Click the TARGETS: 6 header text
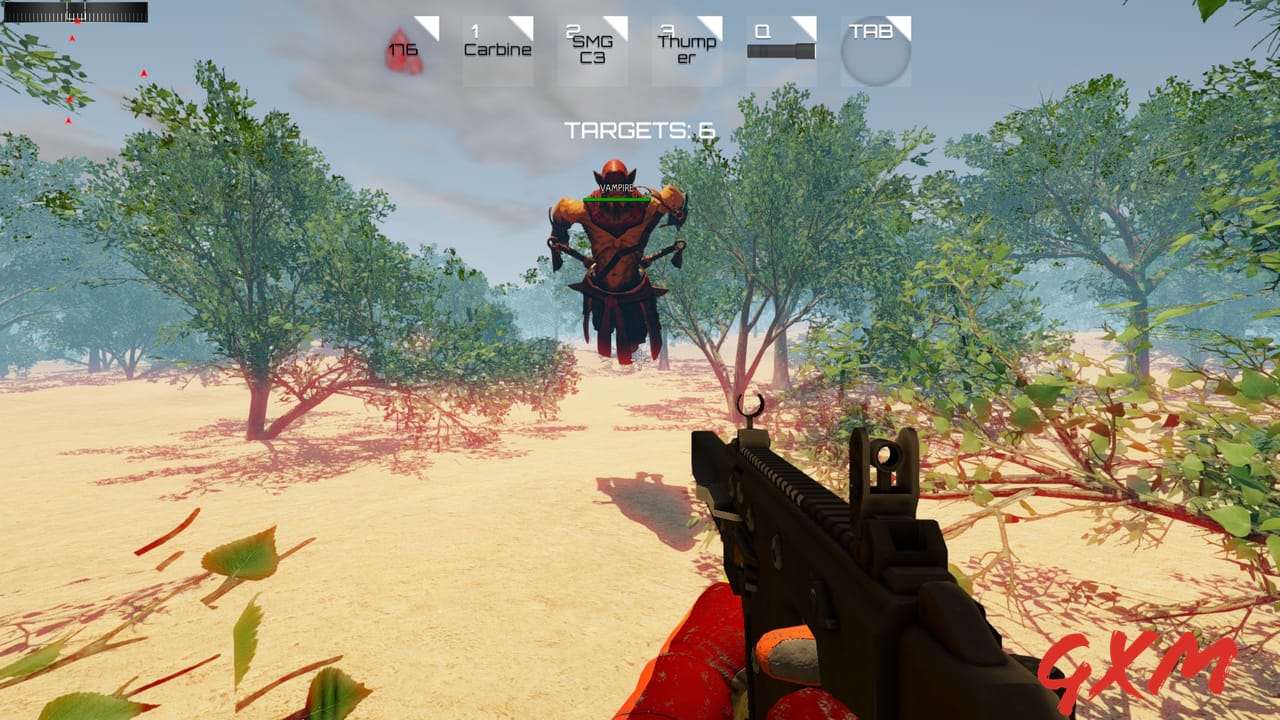Image resolution: width=1280 pixels, height=720 pixels. coord(638,128)
